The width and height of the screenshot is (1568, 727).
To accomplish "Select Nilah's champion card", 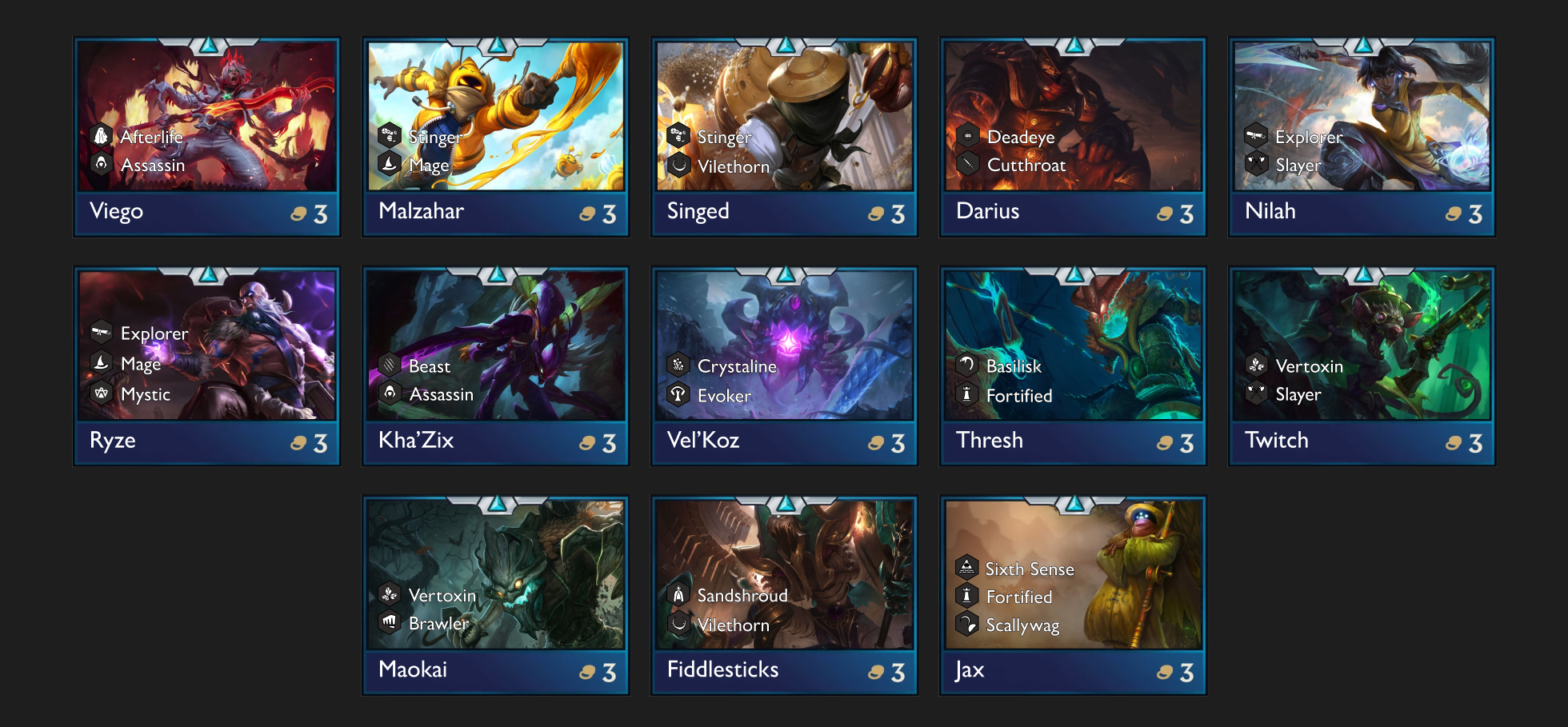I will [x=1362, y=136].
